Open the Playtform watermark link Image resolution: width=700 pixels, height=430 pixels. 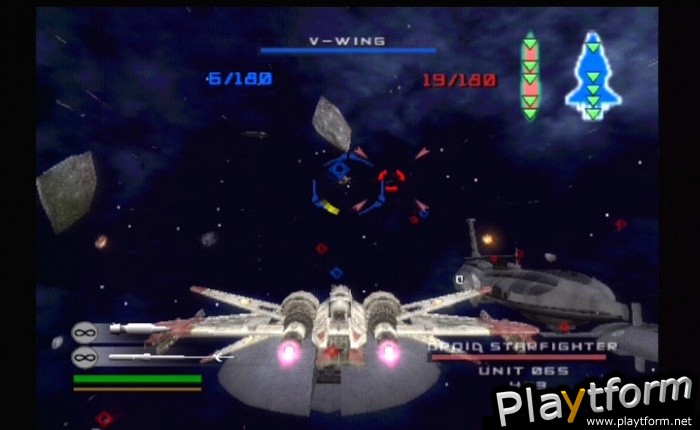pos(594,402)
